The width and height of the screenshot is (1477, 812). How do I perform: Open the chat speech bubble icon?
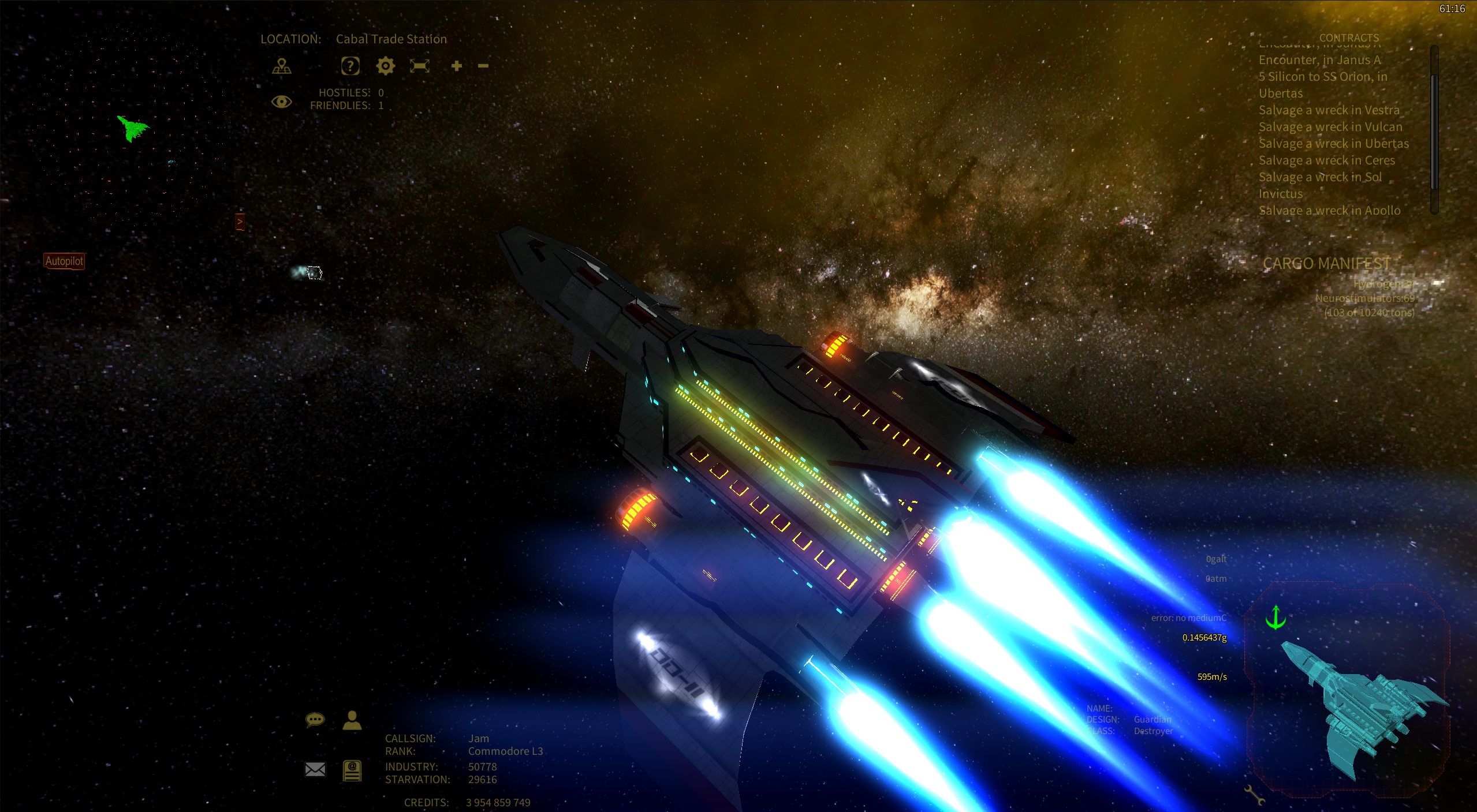pyautogui.click(x=315, y=720)
